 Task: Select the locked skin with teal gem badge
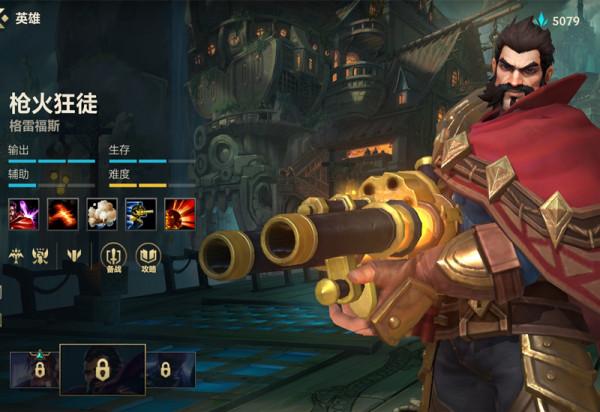click(35, 369)
